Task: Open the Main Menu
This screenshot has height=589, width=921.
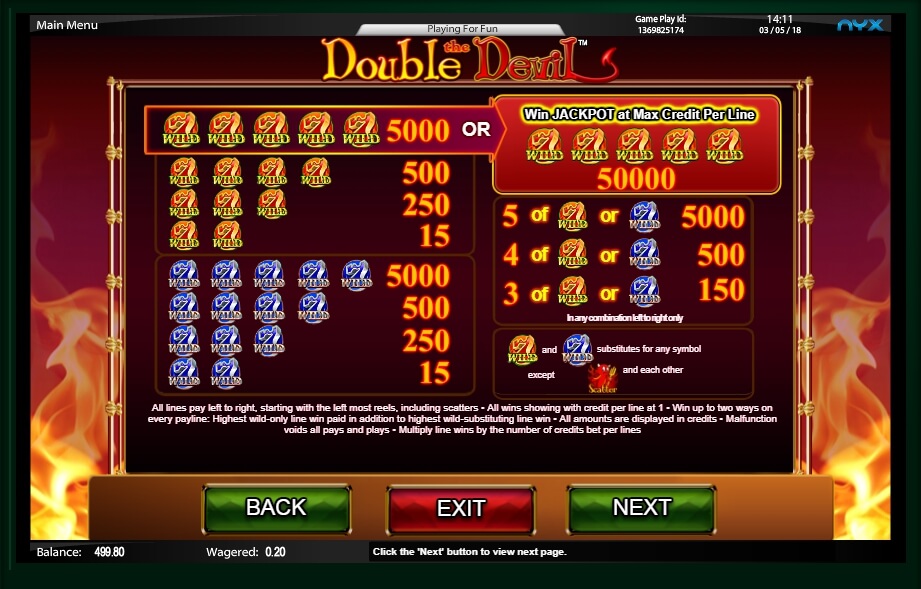Action: tap(67, 25)
